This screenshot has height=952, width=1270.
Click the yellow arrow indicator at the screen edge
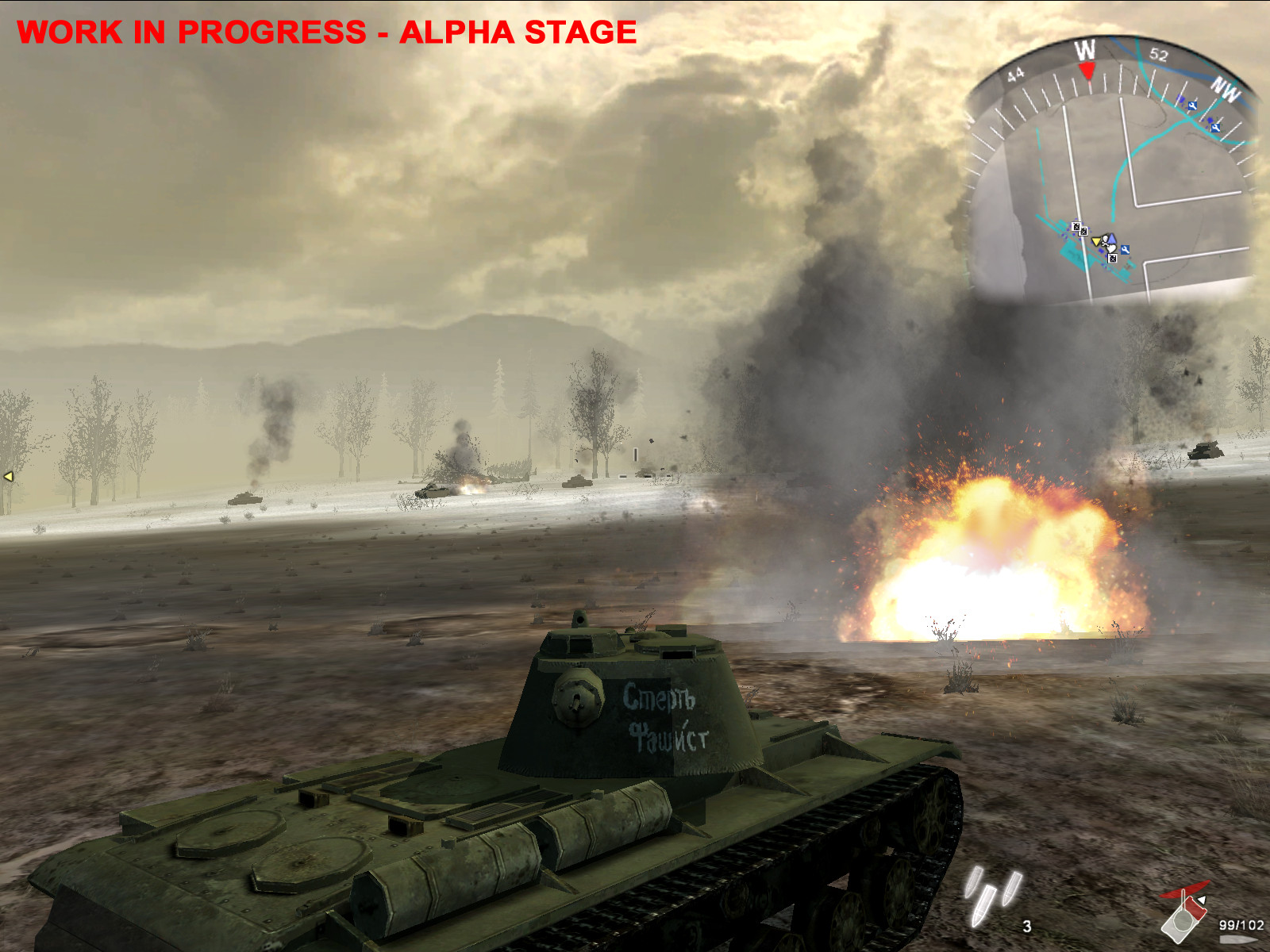point(9,476)
